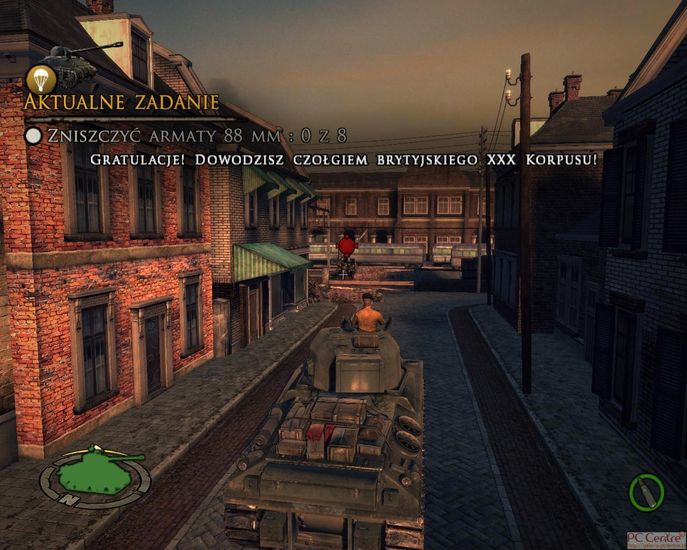Click the green shell ammo type icon

[647, 492]
